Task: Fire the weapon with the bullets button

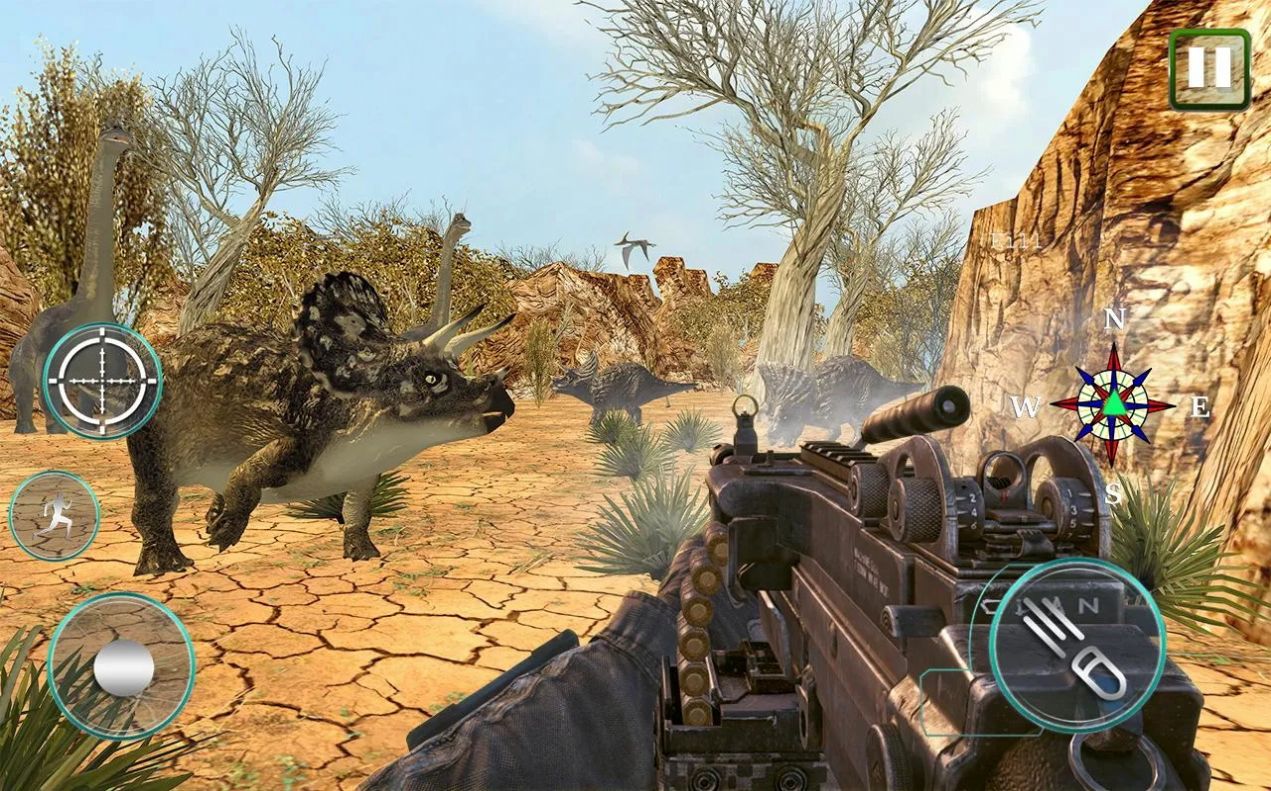Action: (1077, 646)
